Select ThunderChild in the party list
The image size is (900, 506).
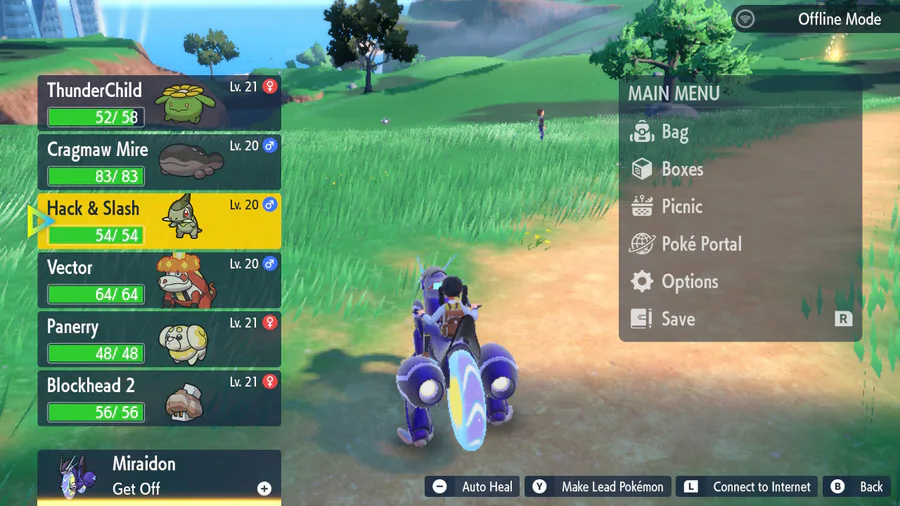(x=159, y=103)
